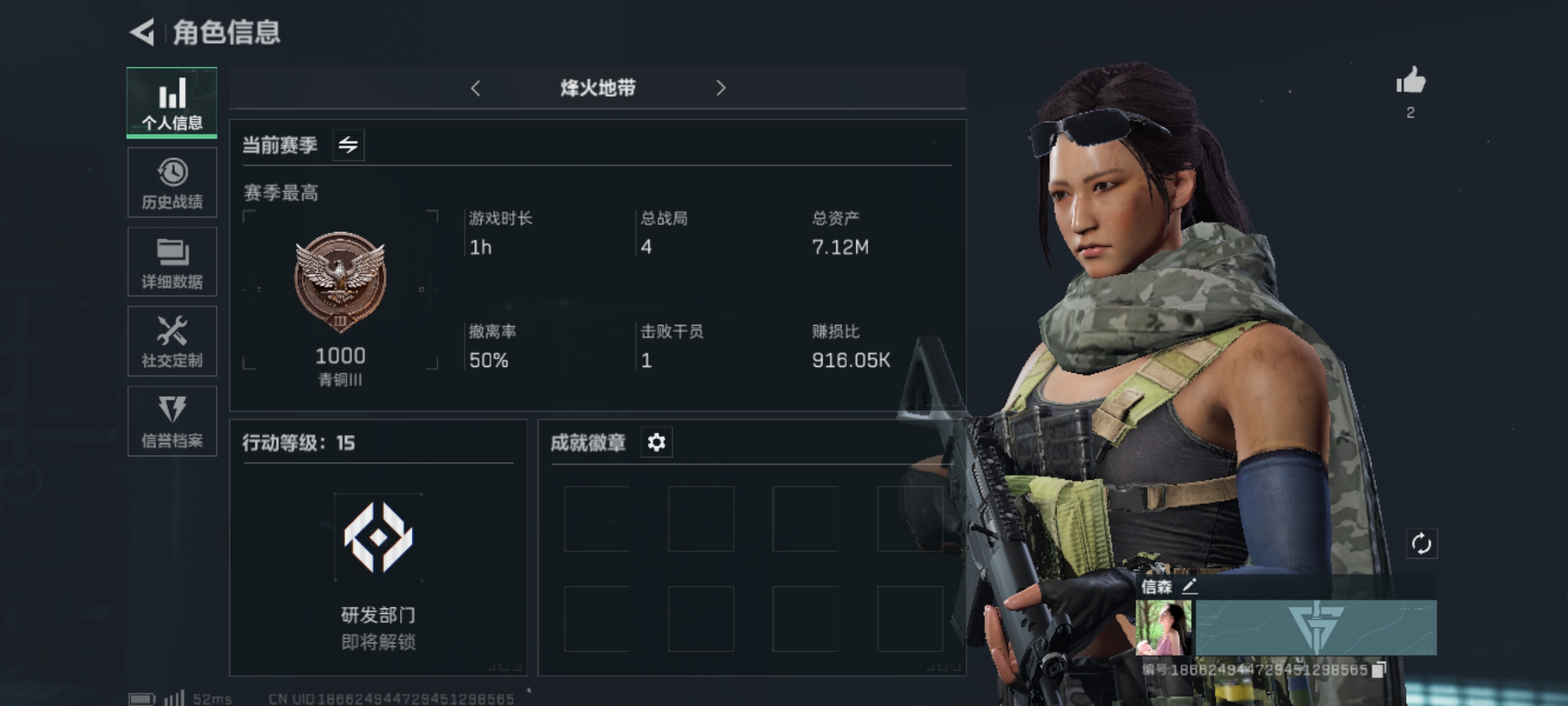
Task: Select the 社交定制 tab
Action: click(x=172, y=342)
